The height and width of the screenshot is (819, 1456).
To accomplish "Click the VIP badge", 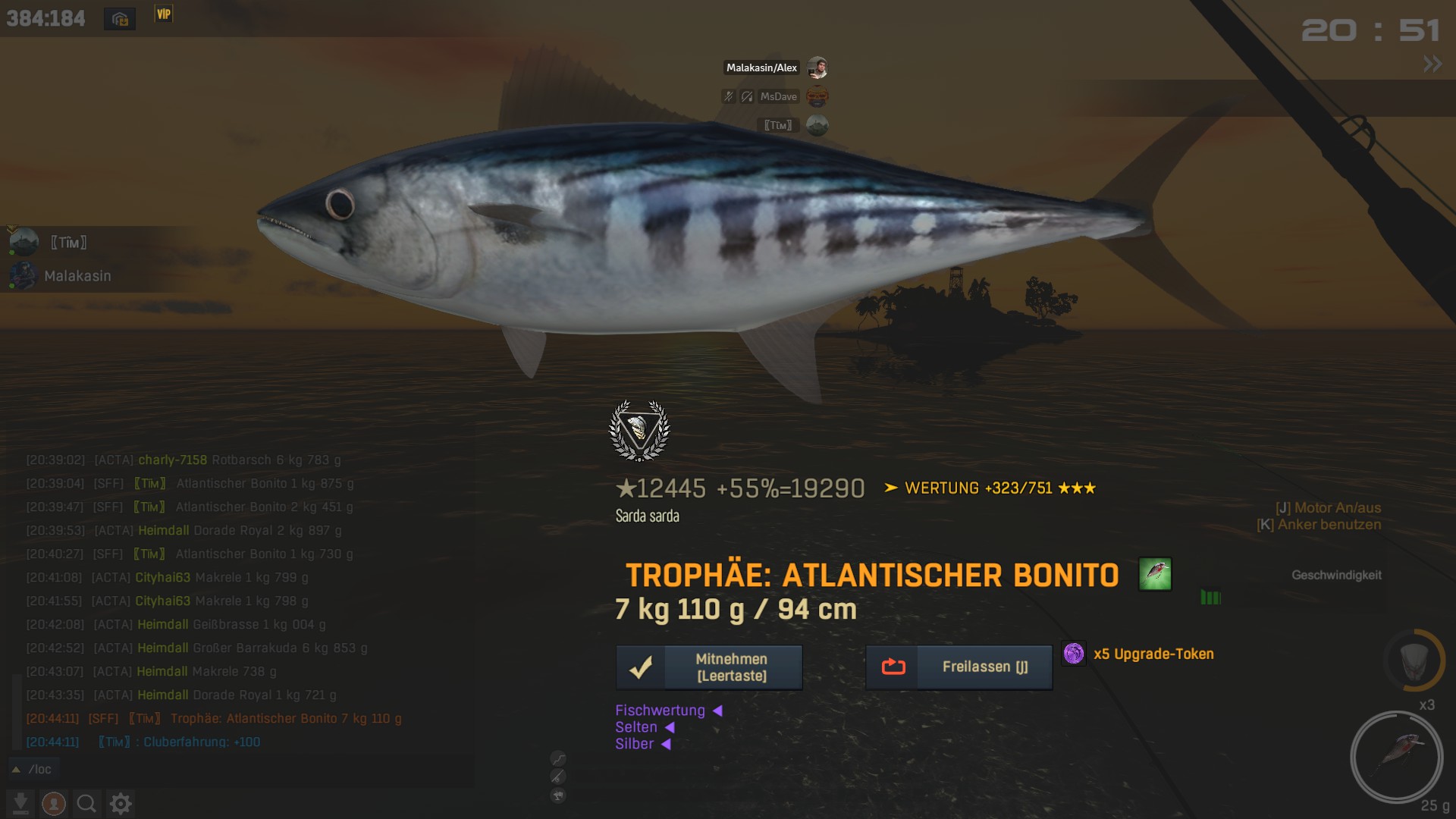I will pos(164,14).
